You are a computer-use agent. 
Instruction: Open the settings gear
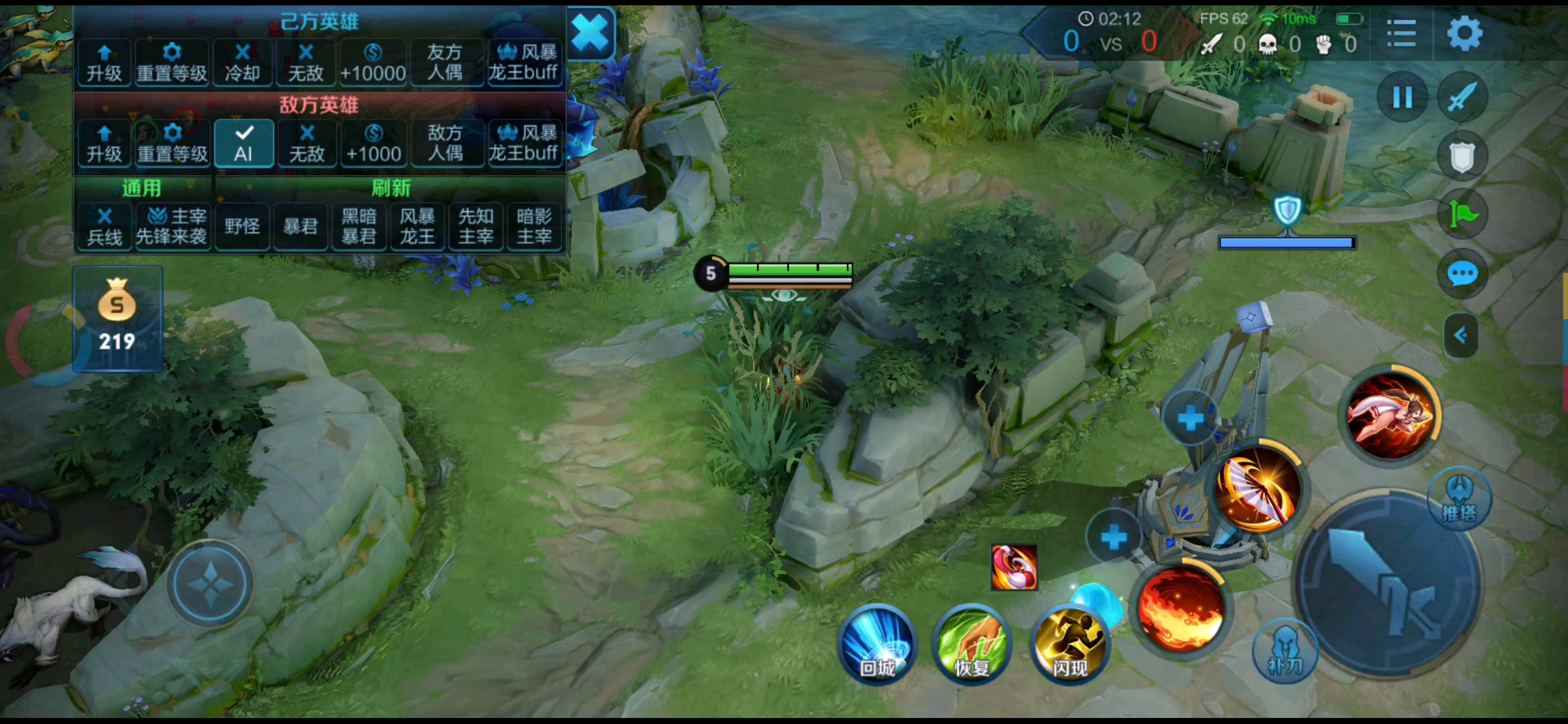pyautogui.click(x=1464, y=34)
